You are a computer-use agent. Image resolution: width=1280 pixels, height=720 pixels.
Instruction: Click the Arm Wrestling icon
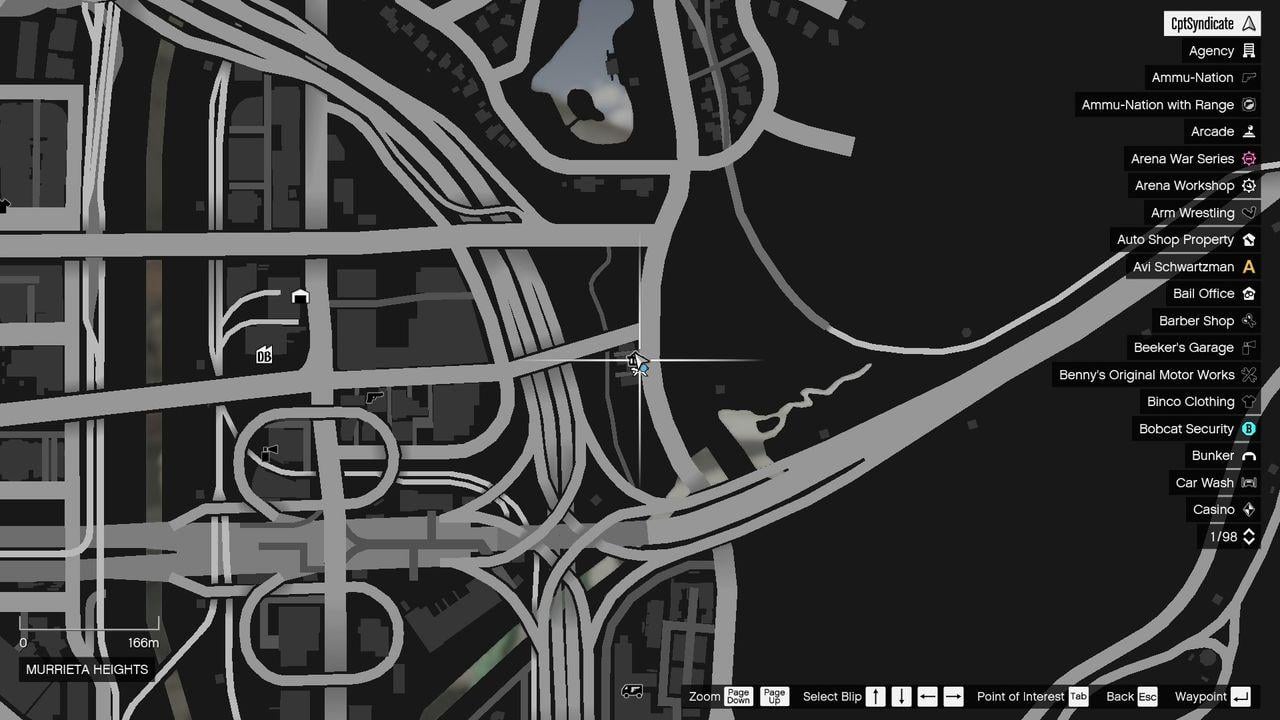pyautogui.click(x=1247, y=212)
